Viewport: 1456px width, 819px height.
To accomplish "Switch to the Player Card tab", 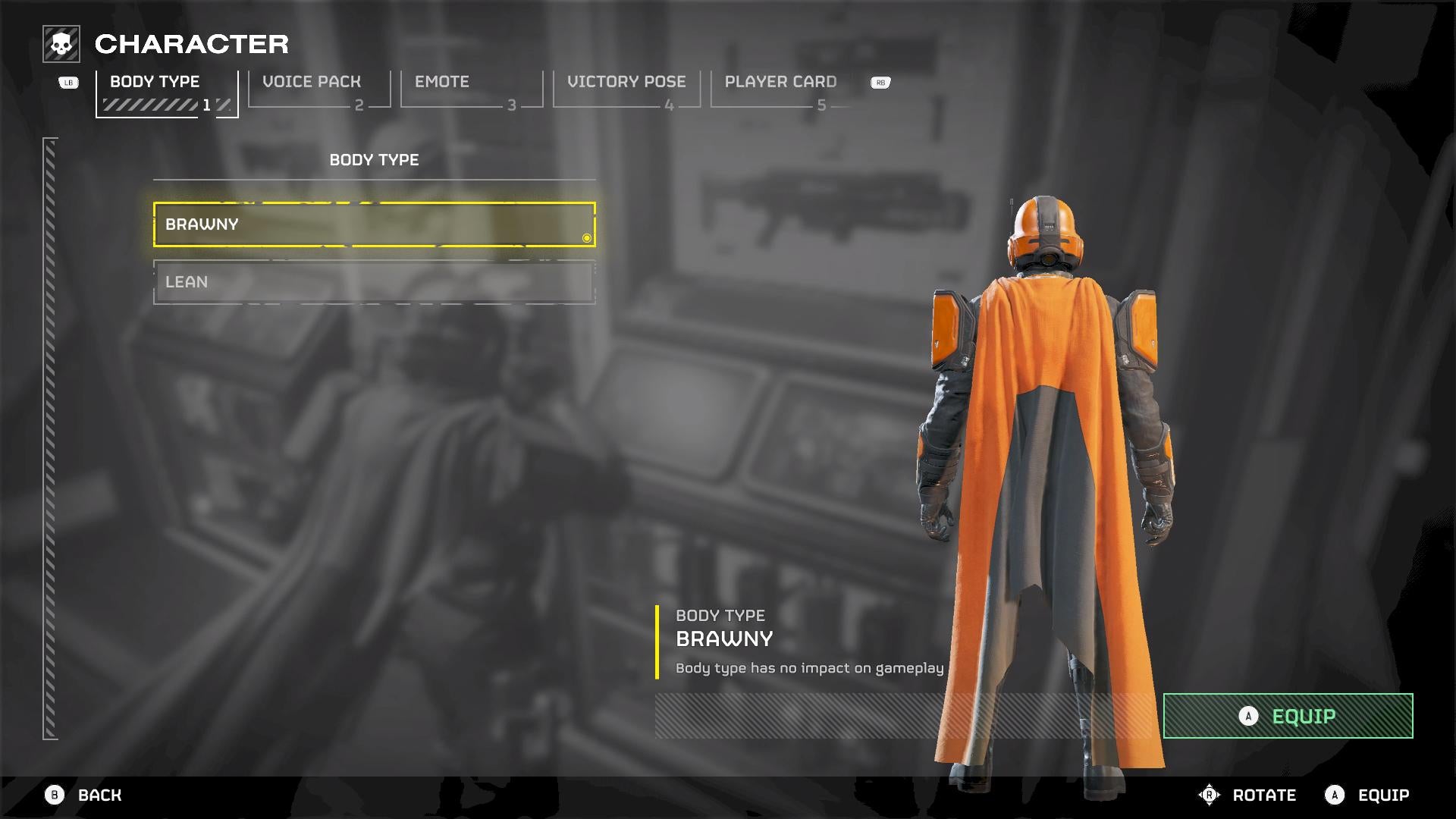I will [x=781, y=91].
